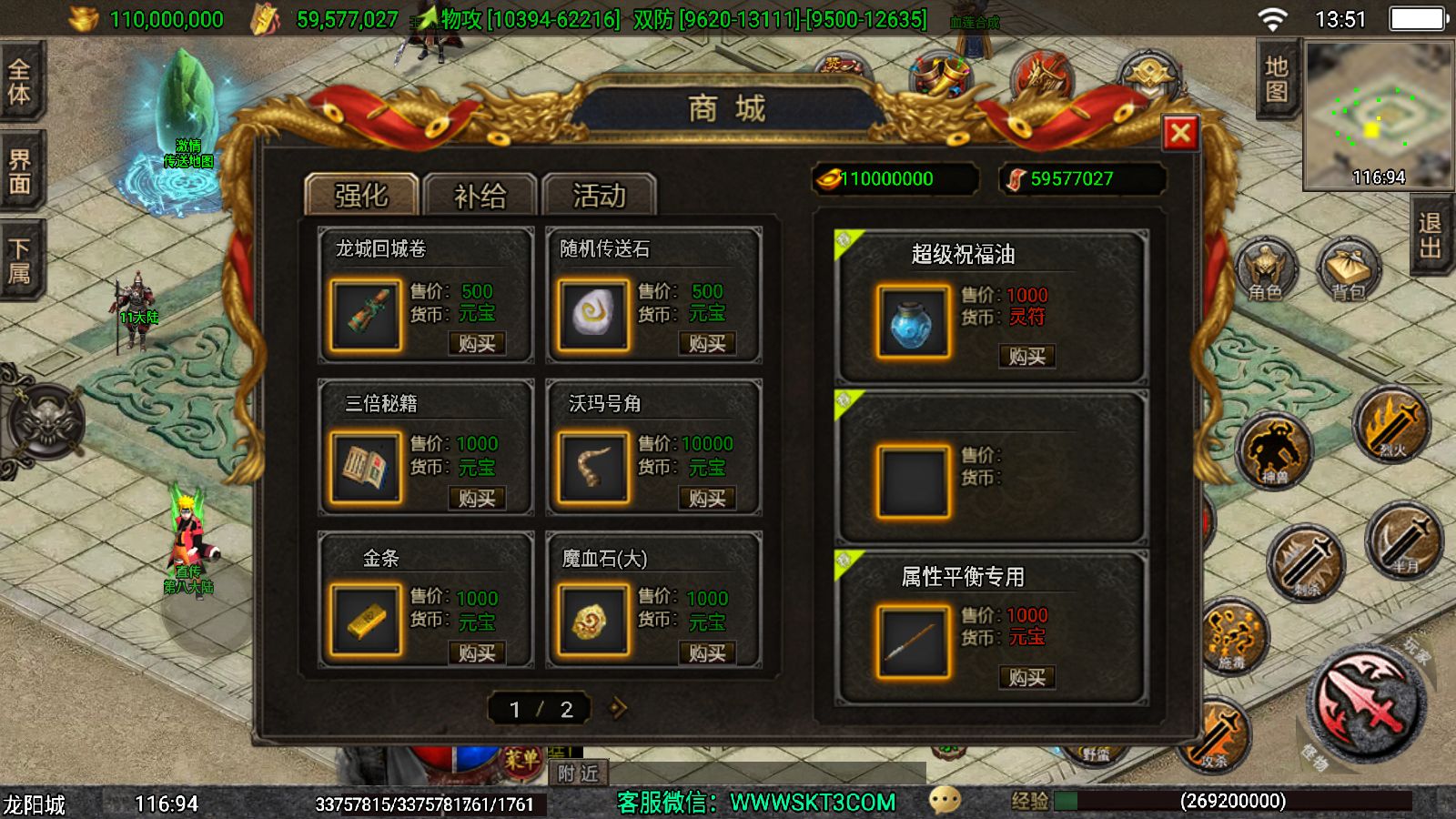
Task: Purchase the 沃玛号角 horn
Action: (707, 499)
